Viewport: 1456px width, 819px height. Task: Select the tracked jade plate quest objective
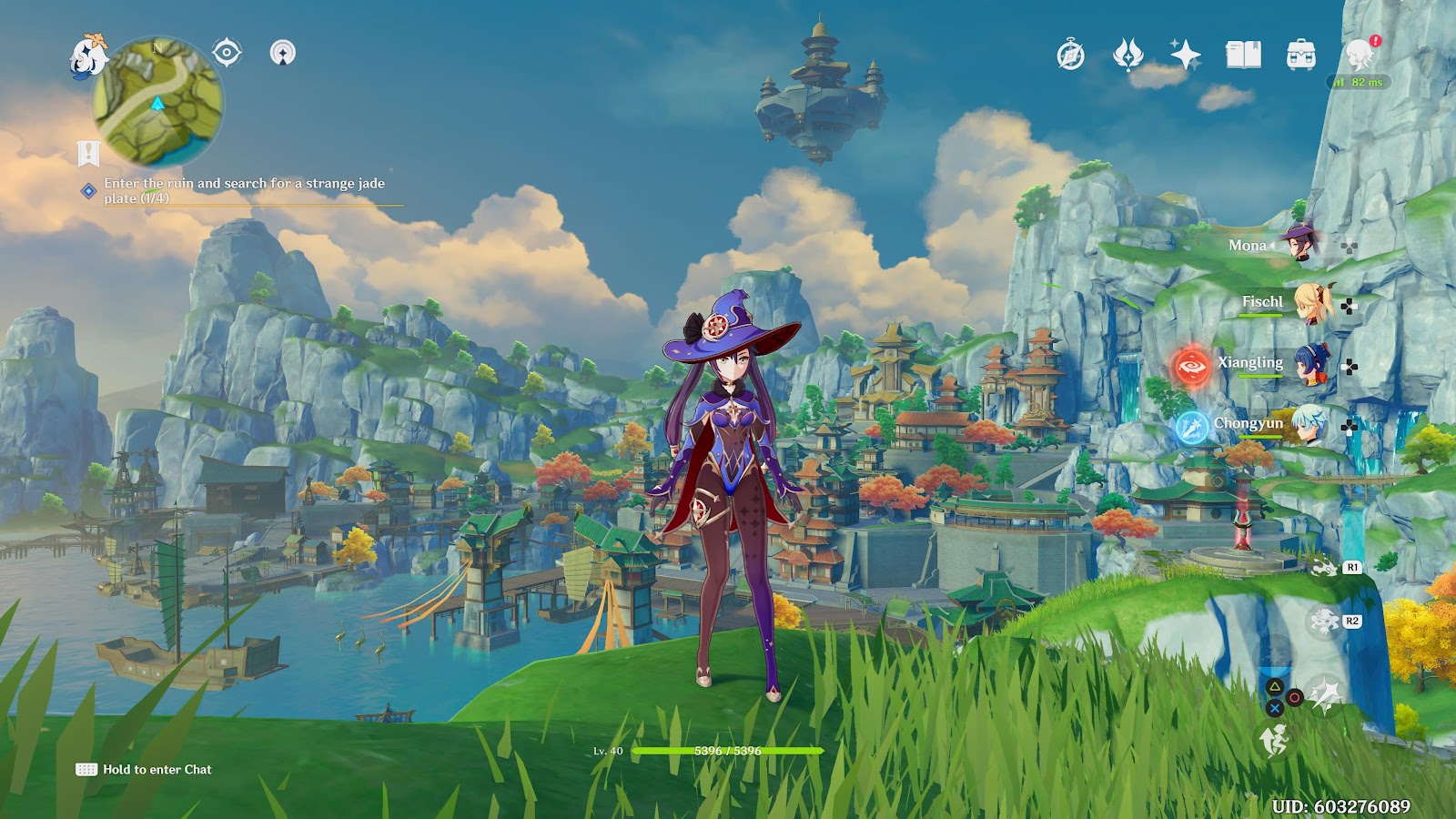[244, 190]
